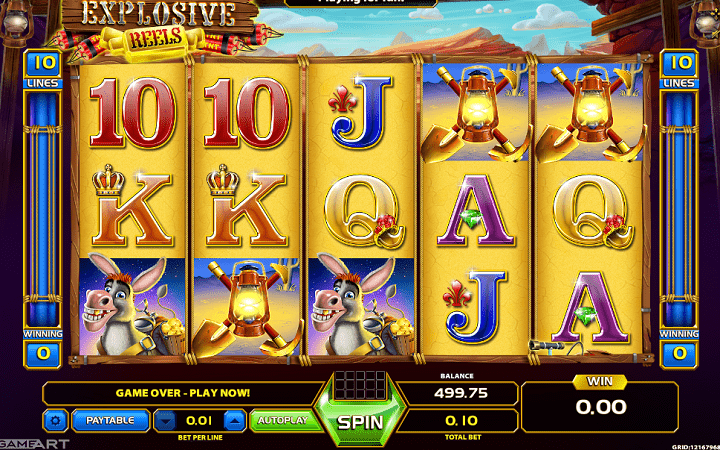Viewport: 720px width, 450px height.
Task: Increase the bet per line
Action: tap(234, 420)
